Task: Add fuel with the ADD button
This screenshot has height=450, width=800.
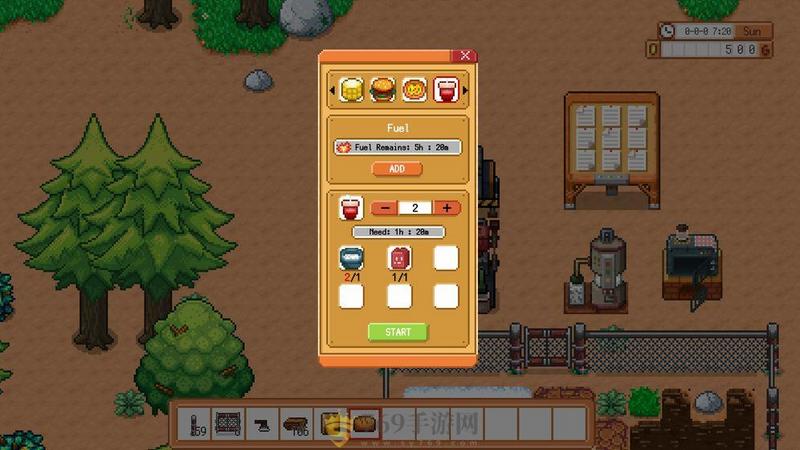Action: pyautogui.click(x=397, y=169)
